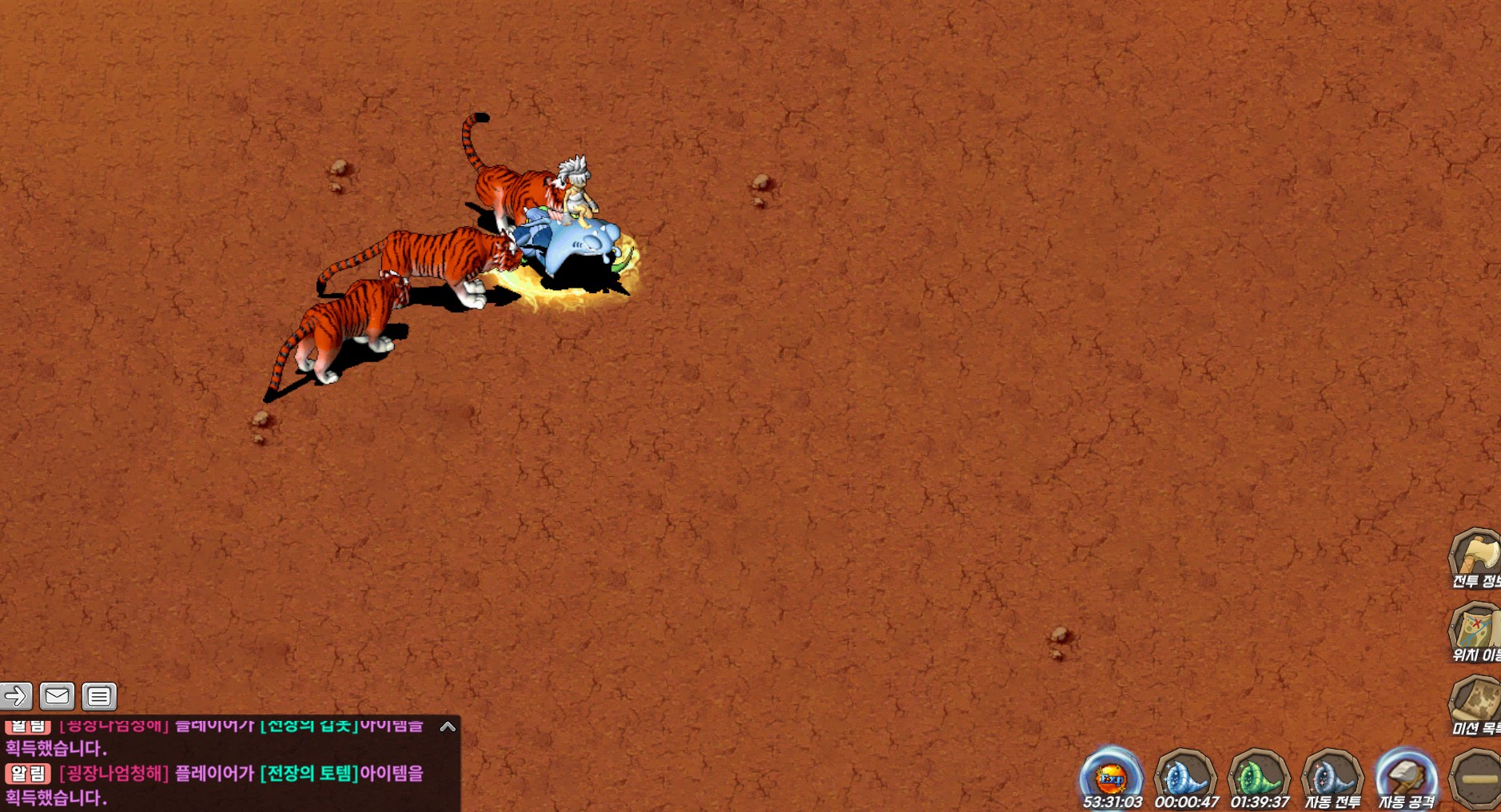Open the list menu button above chat

tap(99, 696)
